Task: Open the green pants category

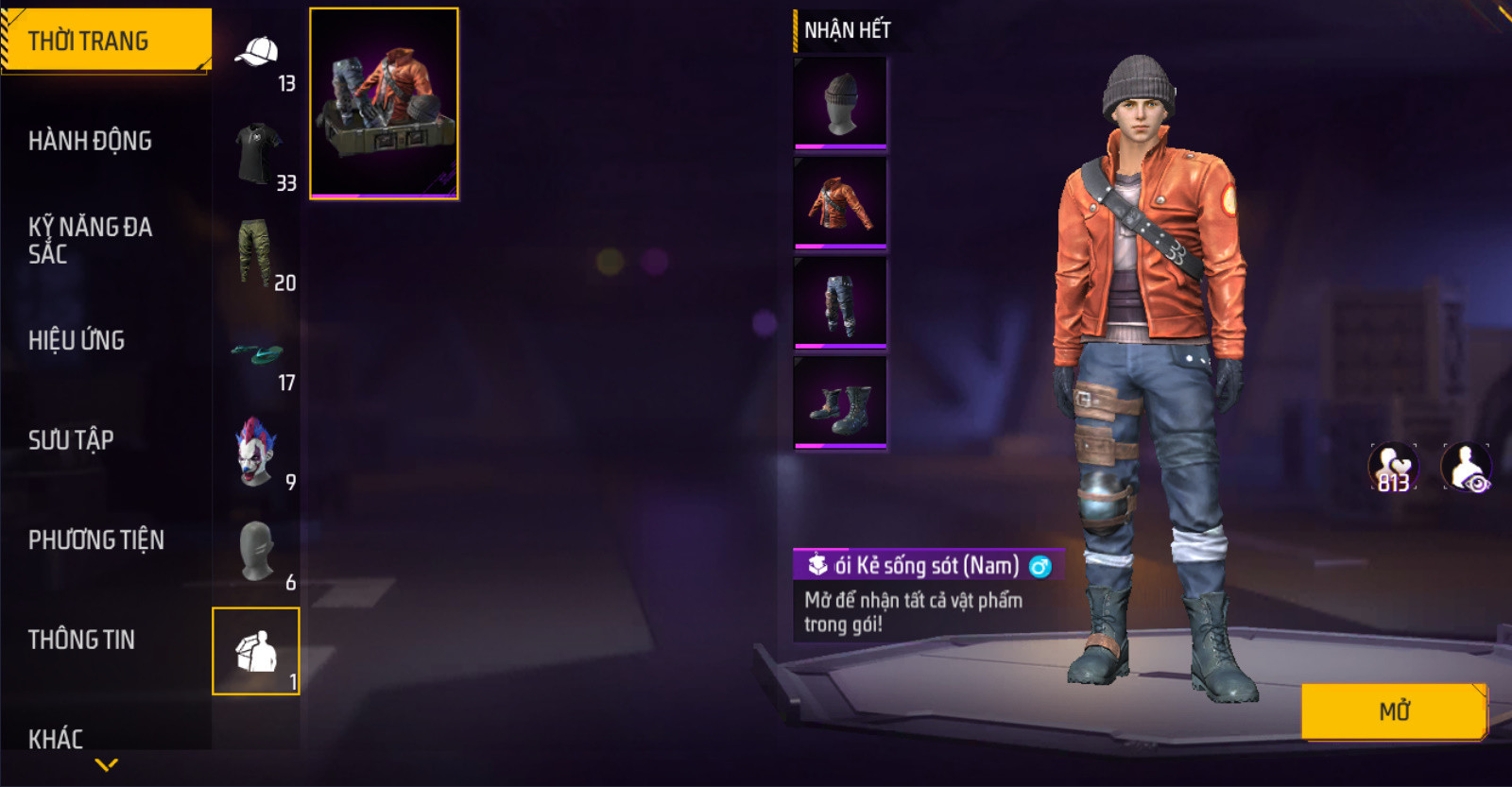Action: pos(255,253)
